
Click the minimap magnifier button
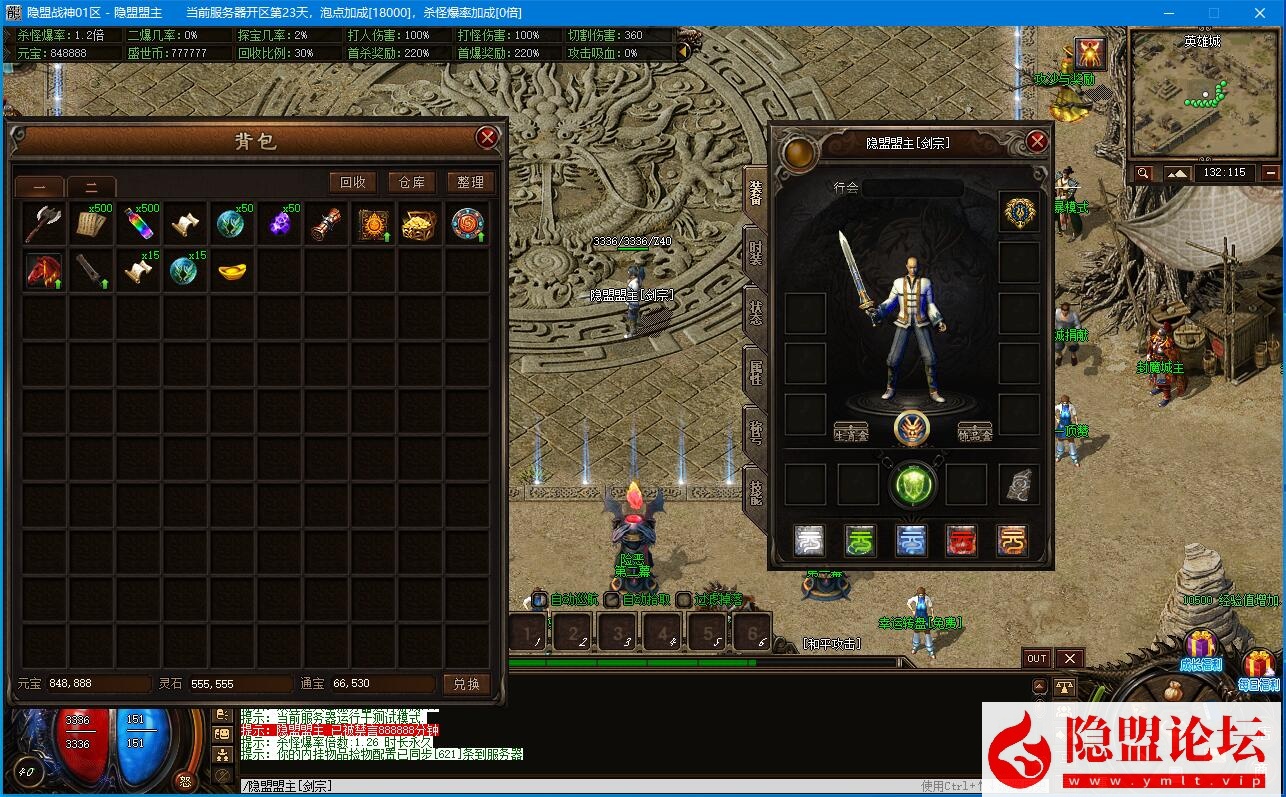tap(1143, 173)
